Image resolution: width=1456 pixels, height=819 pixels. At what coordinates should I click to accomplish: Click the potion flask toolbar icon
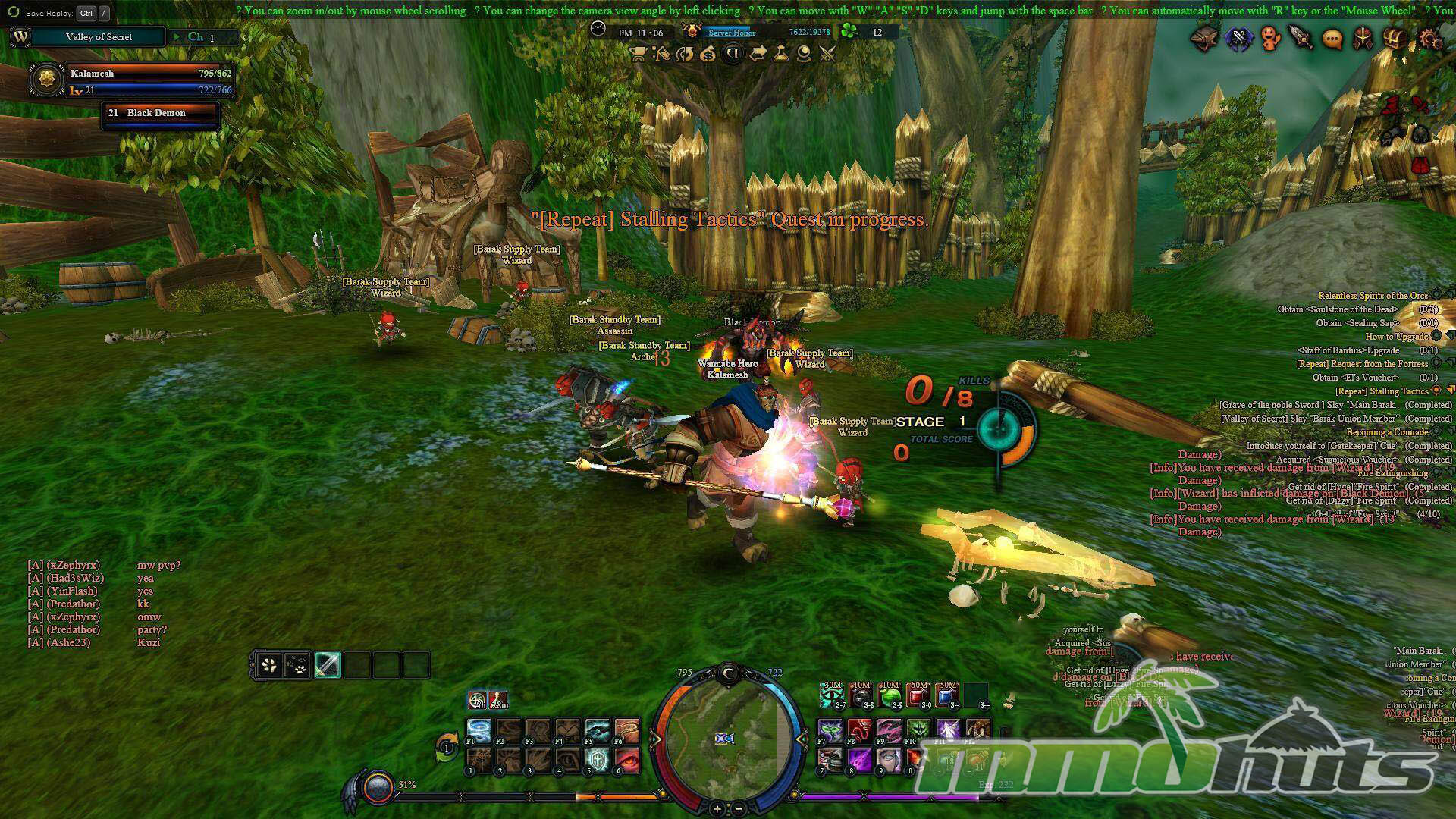pos(780,54)
